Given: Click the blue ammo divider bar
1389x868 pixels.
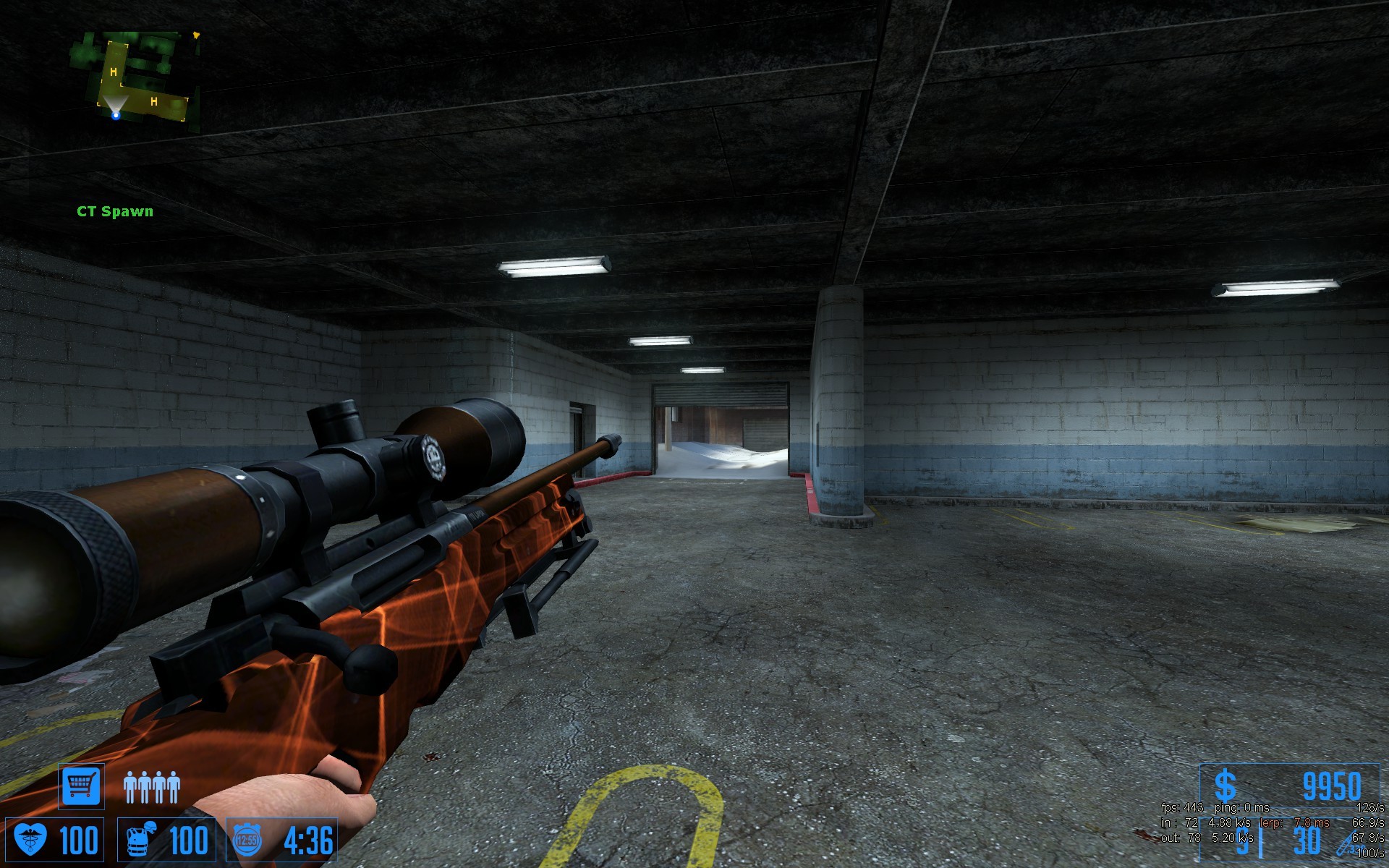Looking at the screenshot, I should [x=1261, y=844].
